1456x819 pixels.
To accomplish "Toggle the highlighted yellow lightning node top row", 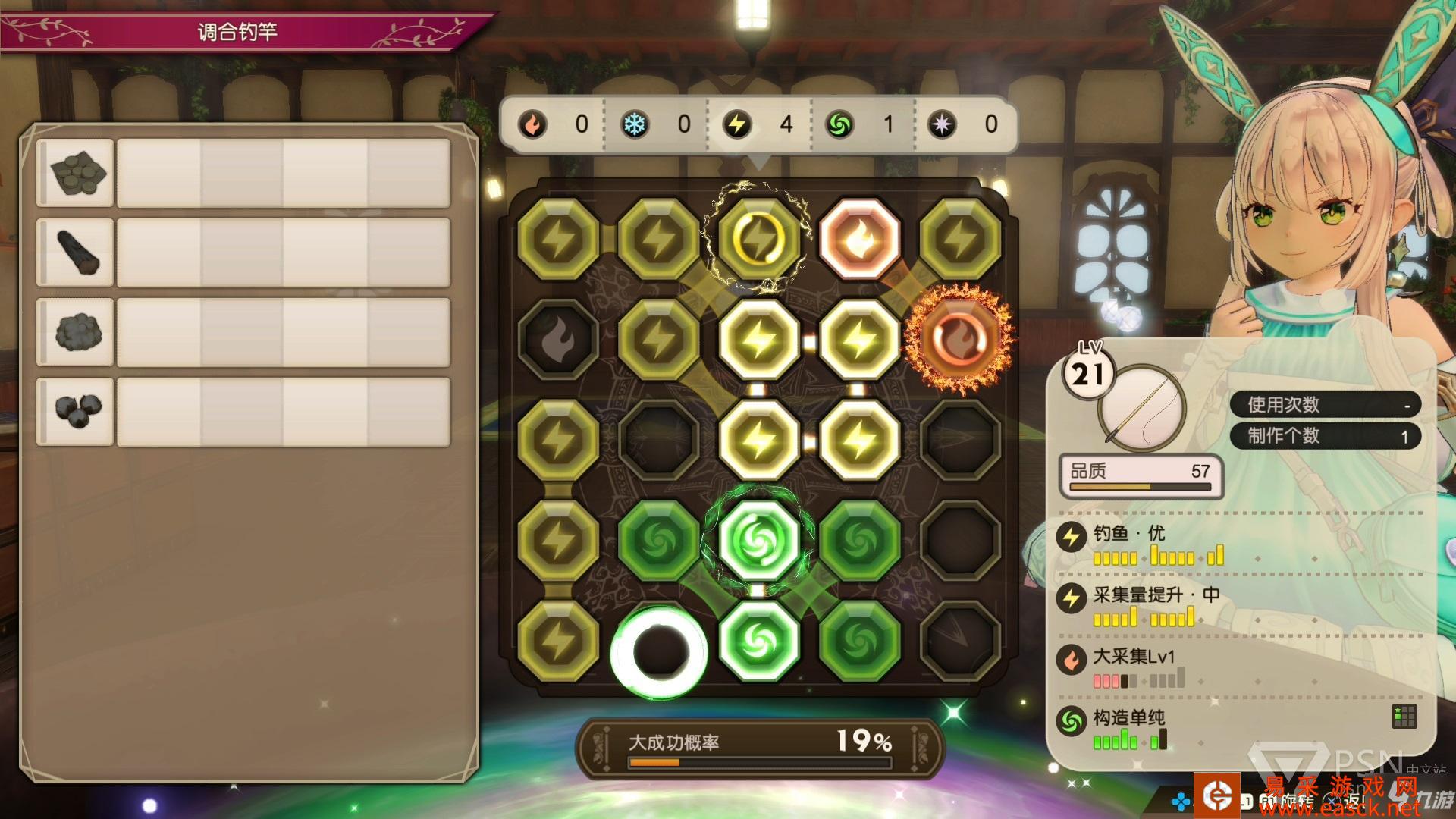I will (x=758, y=237).
